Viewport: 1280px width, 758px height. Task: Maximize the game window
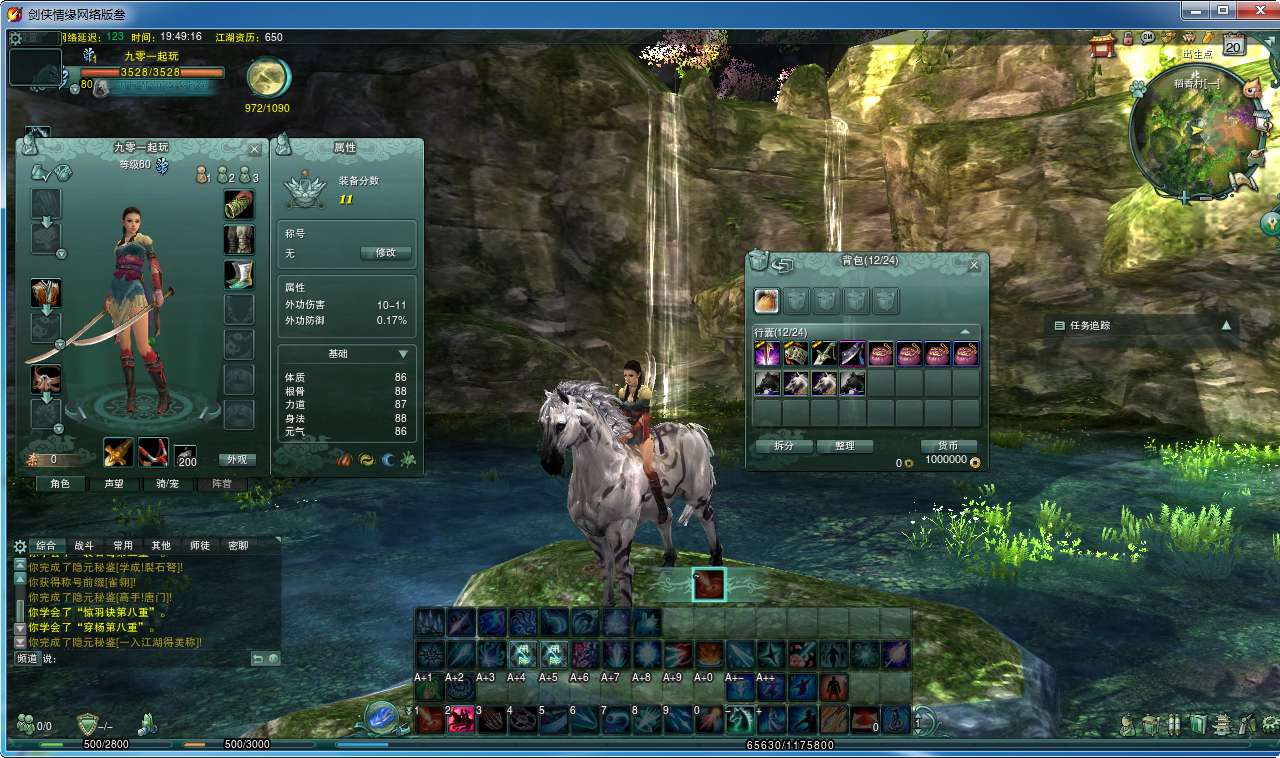[1222, 10]
